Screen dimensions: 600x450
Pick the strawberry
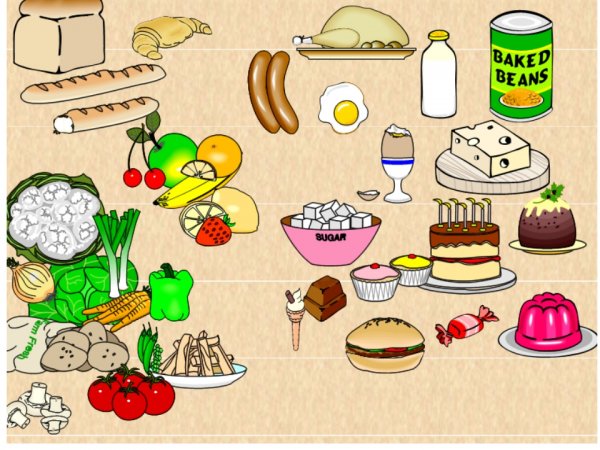point(213,231)
